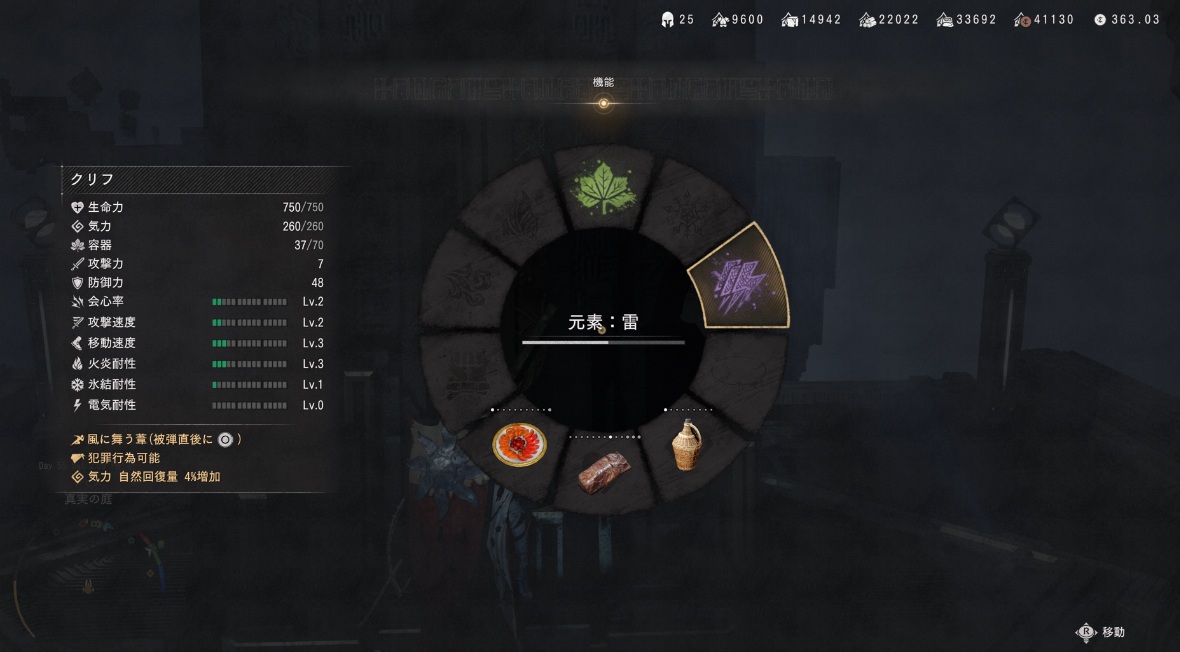The image size is (1180, 652).
Task: Select the grilled meat item slot
Action: (x=604, y=472)
